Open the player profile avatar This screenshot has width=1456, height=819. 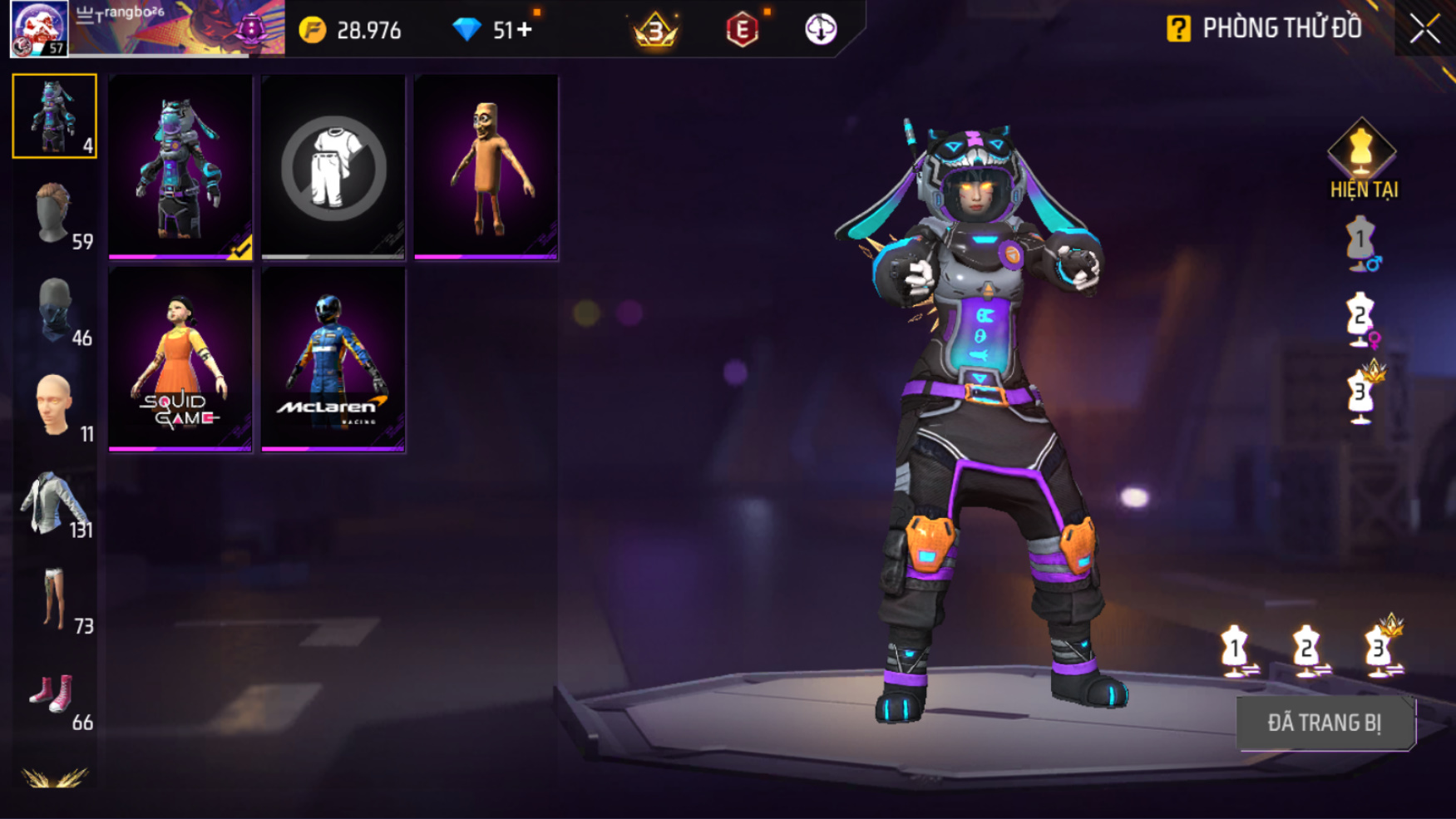click(x=39, y=28)
